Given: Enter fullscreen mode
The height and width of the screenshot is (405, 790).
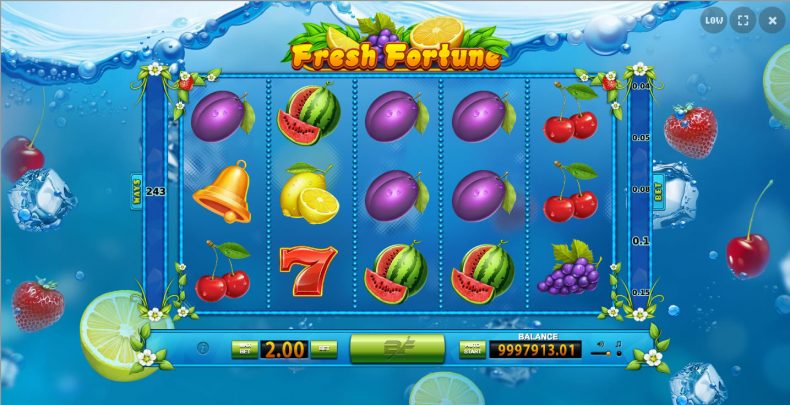Looking at the screenshot, I should tap(743, 19).
